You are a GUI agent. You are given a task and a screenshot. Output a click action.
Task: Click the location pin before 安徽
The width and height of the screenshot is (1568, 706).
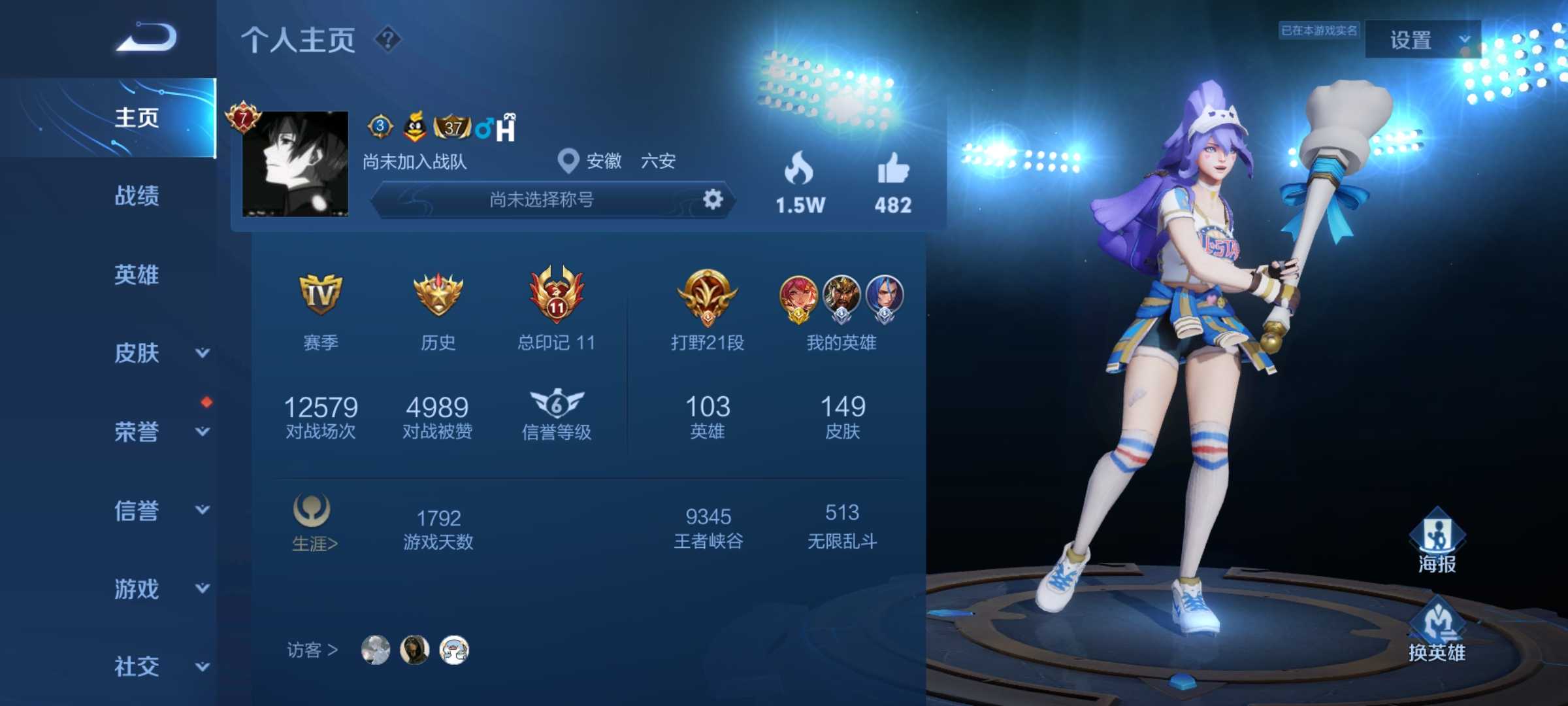(567, 160)
